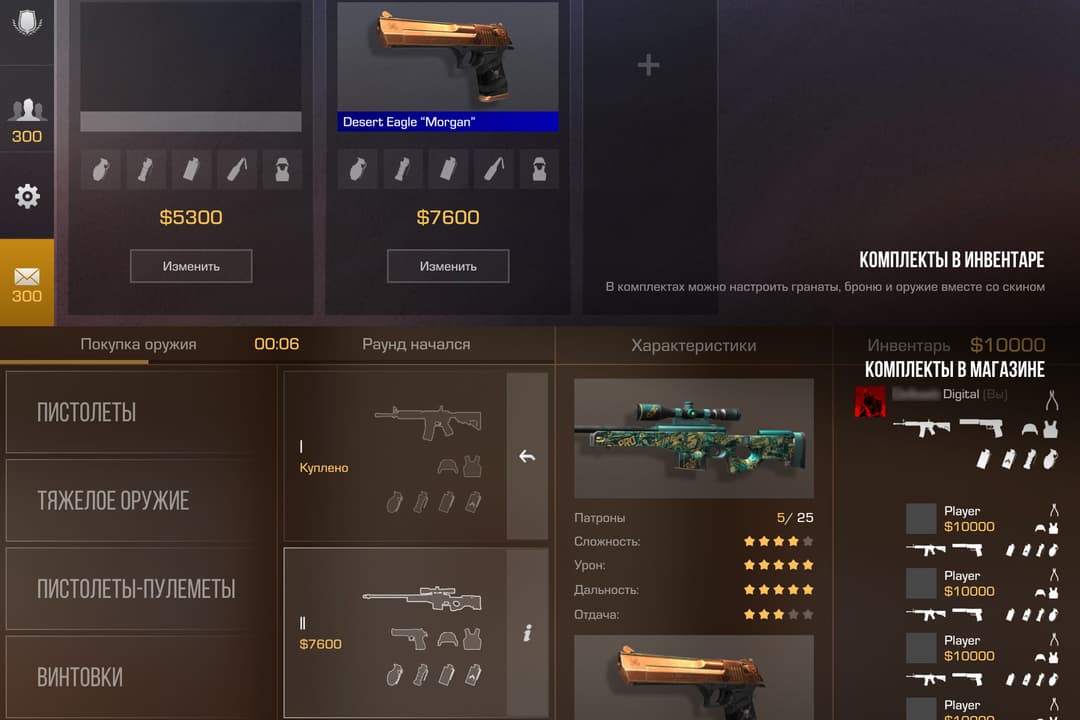Image resolution: width=1080 pixels, height=720 pixels.
Task: Switch to the Покупка оружия tab
Action: tap(138, 344)
